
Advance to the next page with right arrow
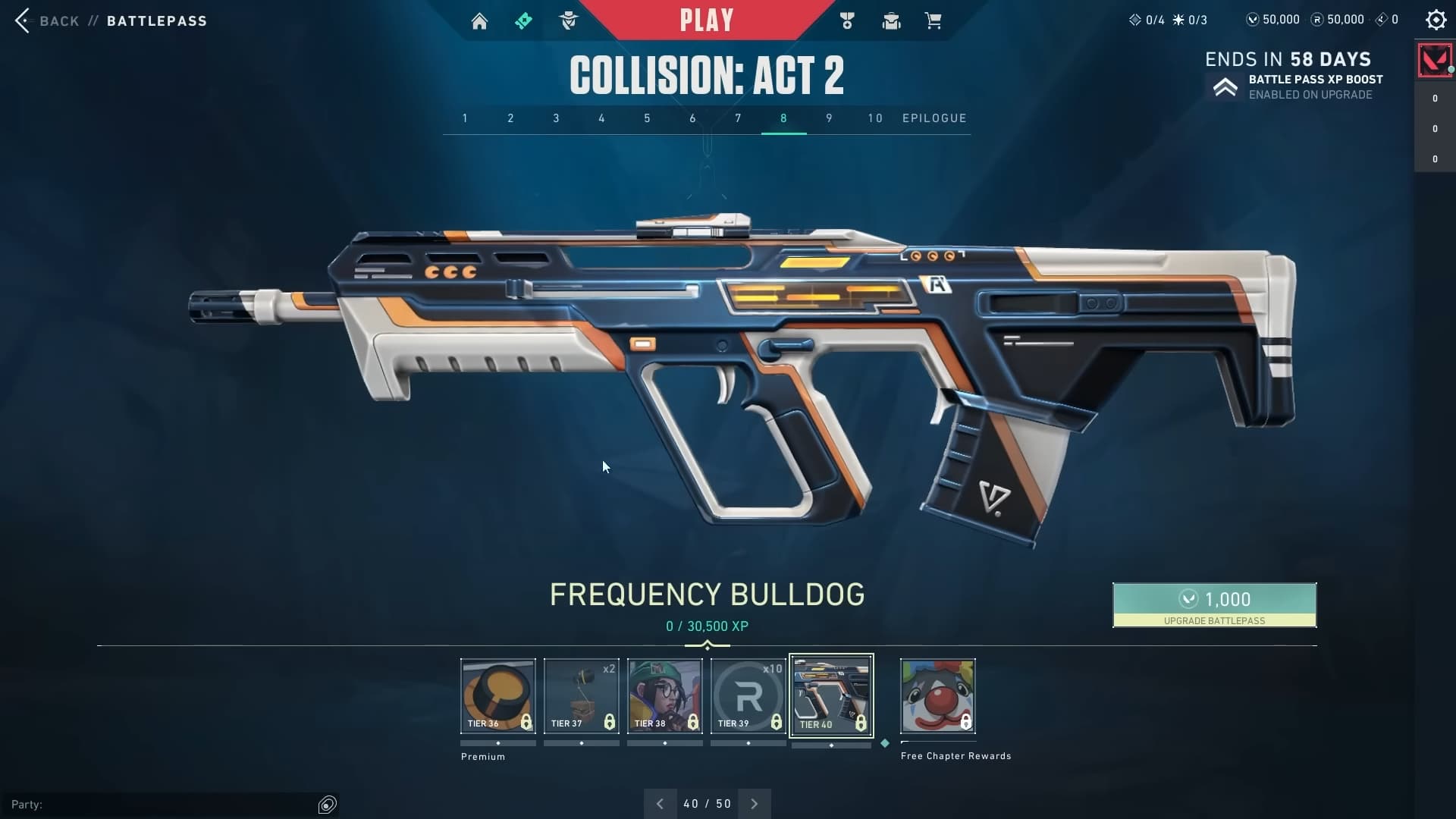coord(754,803)
